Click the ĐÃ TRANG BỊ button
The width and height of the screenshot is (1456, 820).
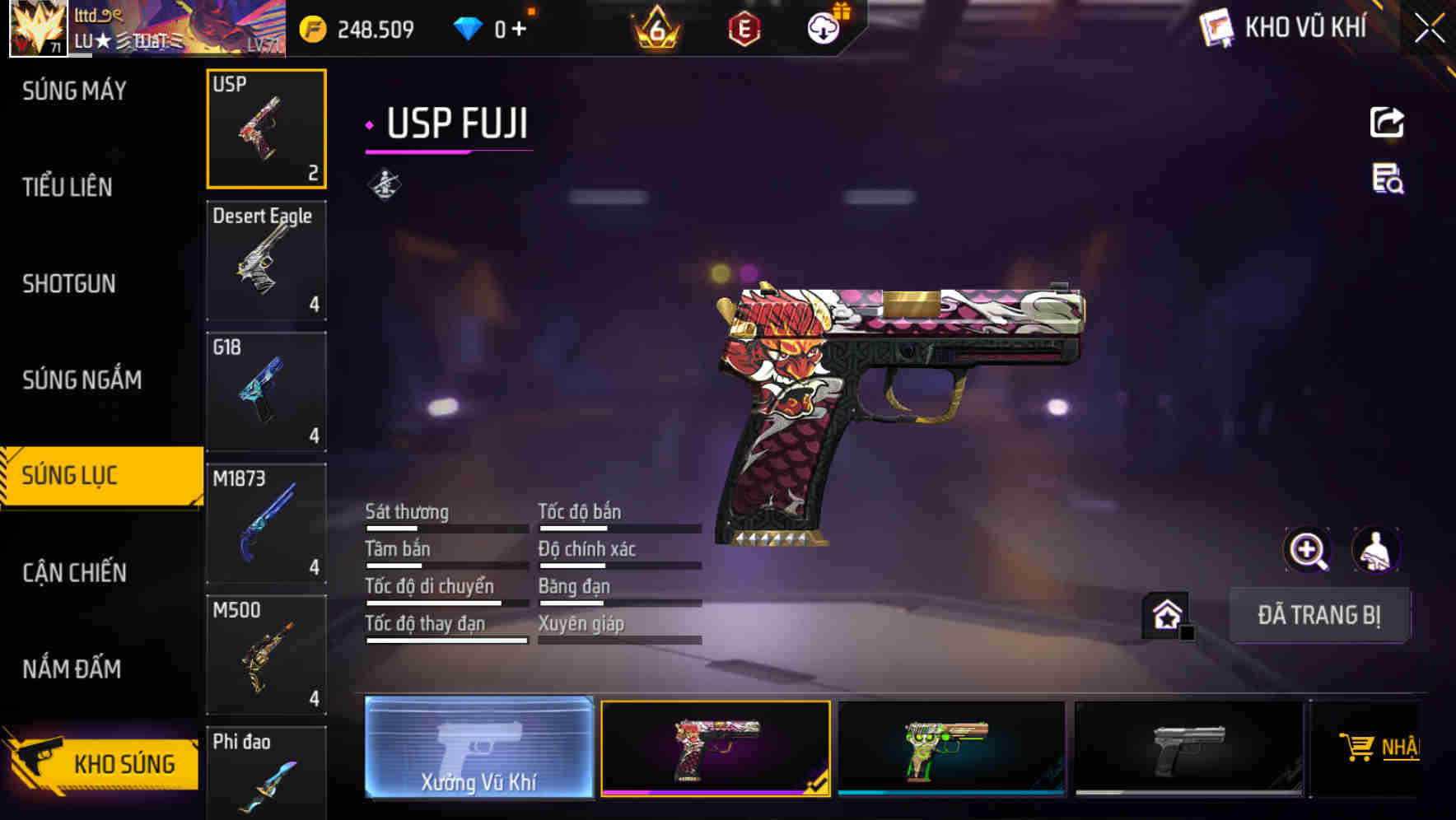[x=1320, y=615]
